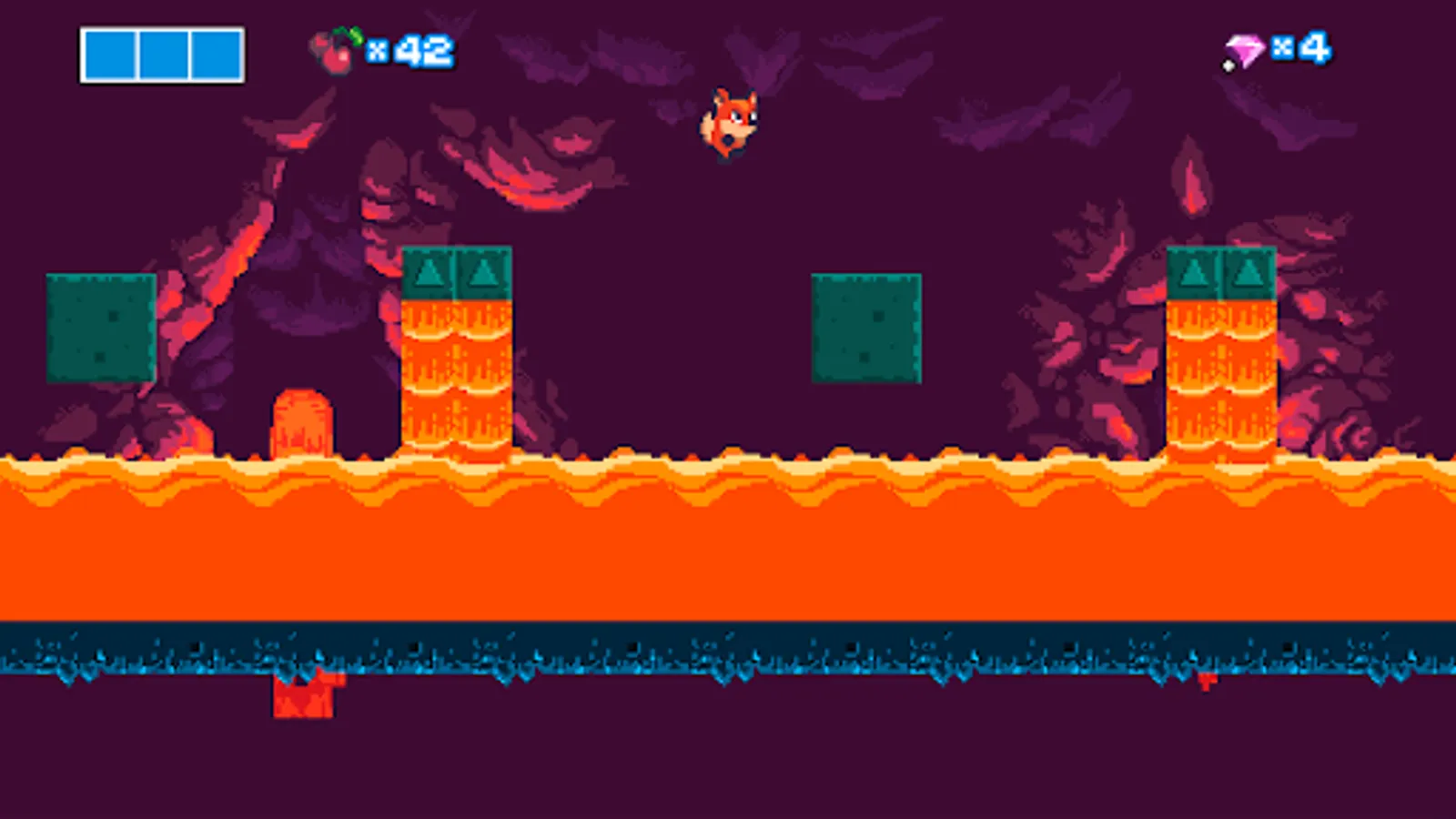
Task: Click the small red cross marker underwater right side
Action: pos(1208,681)
